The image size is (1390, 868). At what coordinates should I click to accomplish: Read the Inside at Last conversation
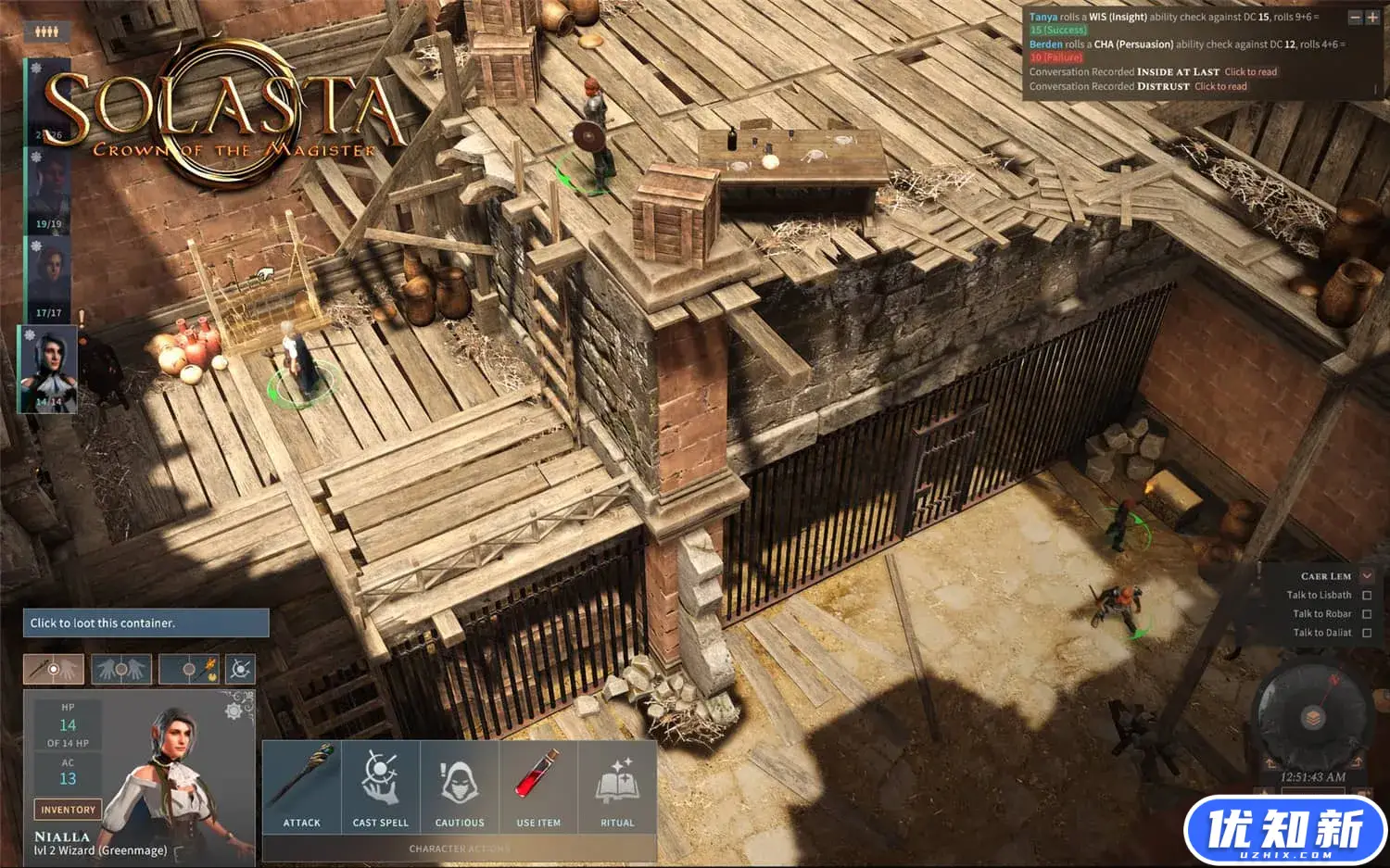coord(1250,72)
